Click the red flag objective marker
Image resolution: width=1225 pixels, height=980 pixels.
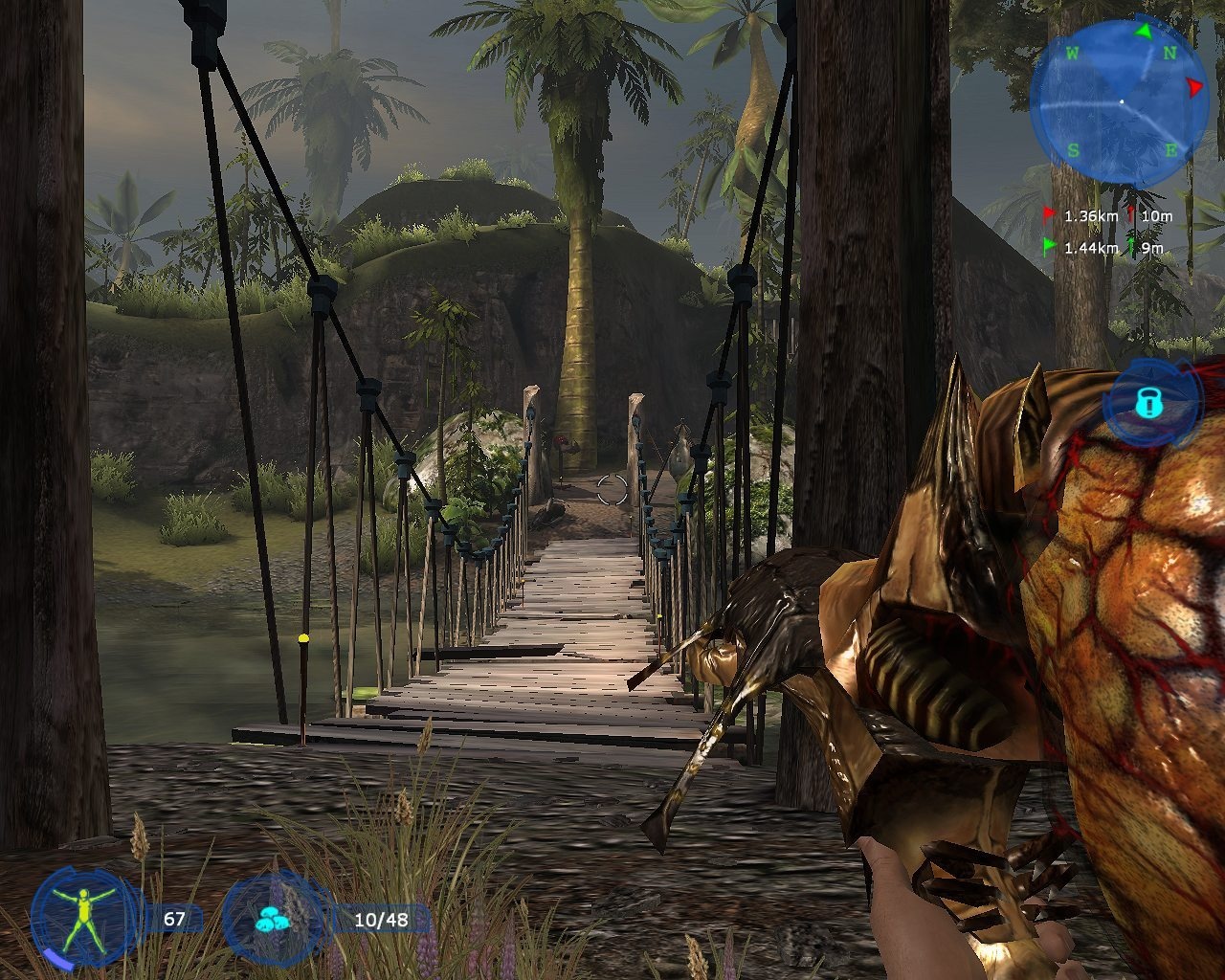(x=1050, y=214)
